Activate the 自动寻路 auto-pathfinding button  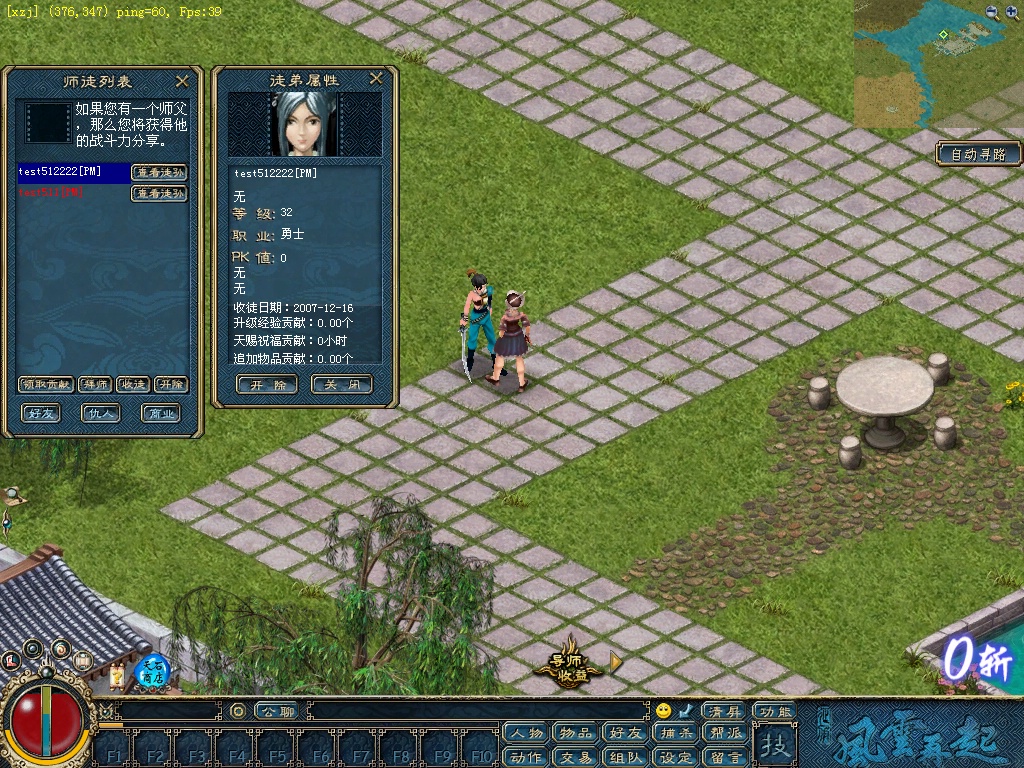[x=979, y=154]
